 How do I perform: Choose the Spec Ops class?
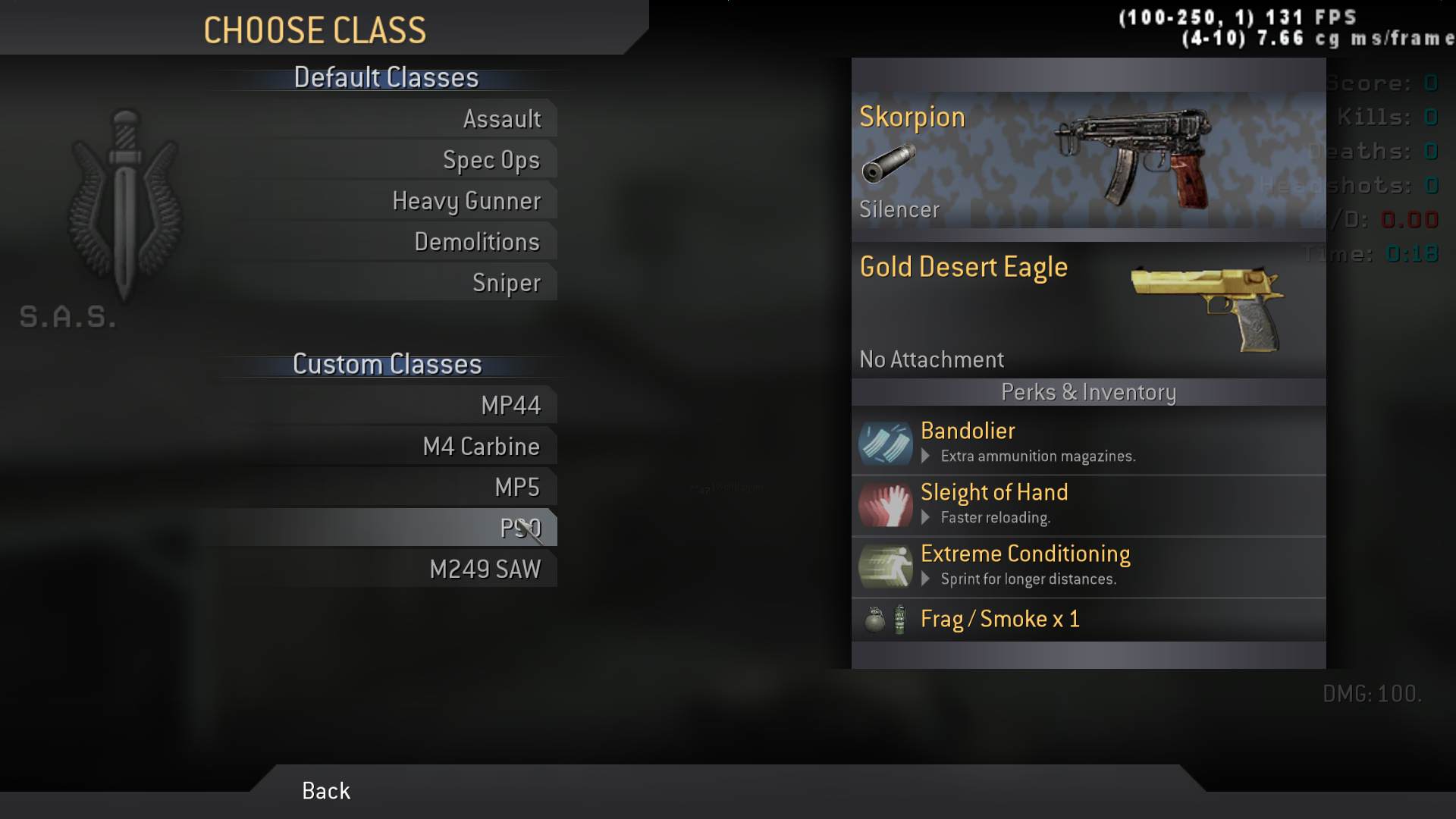pos(491,160)
